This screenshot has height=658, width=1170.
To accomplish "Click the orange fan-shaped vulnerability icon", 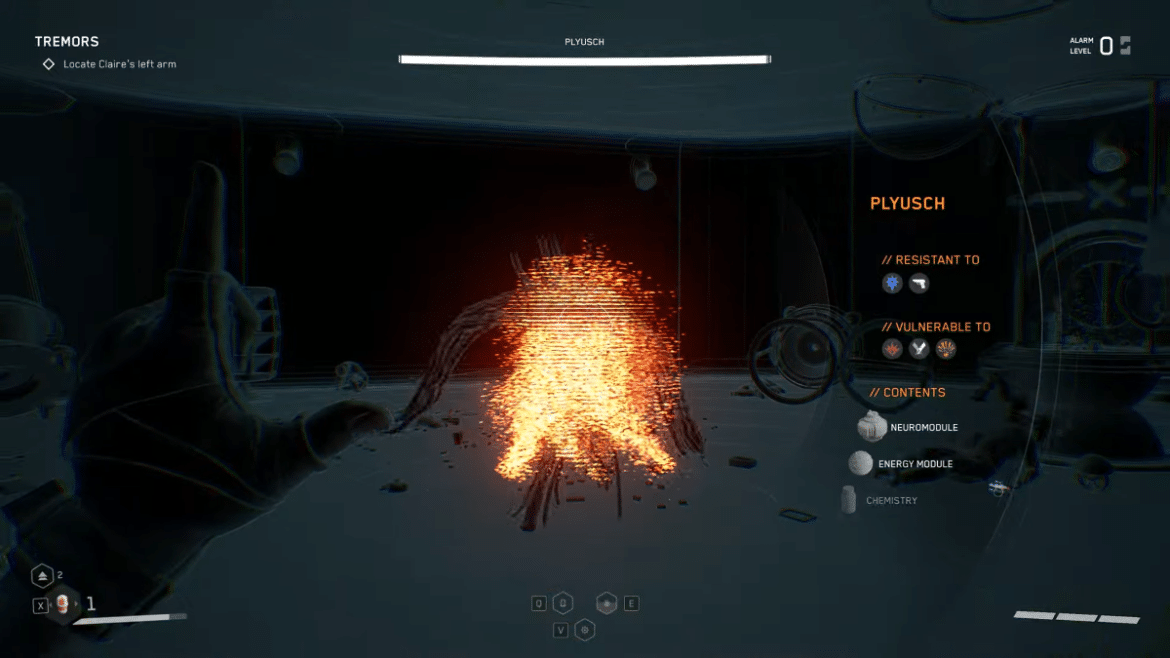I will 946,349.
